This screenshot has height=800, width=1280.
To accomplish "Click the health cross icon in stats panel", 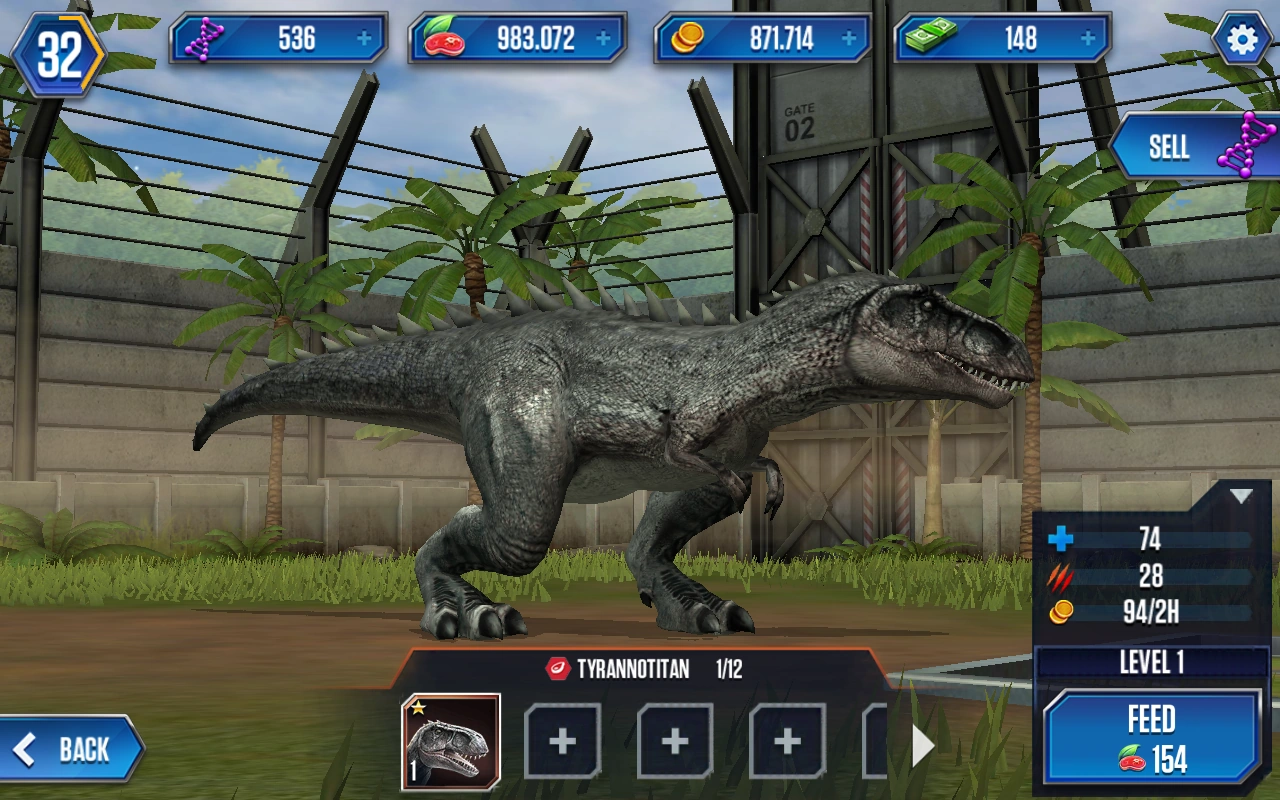I will pos(1058,540).
